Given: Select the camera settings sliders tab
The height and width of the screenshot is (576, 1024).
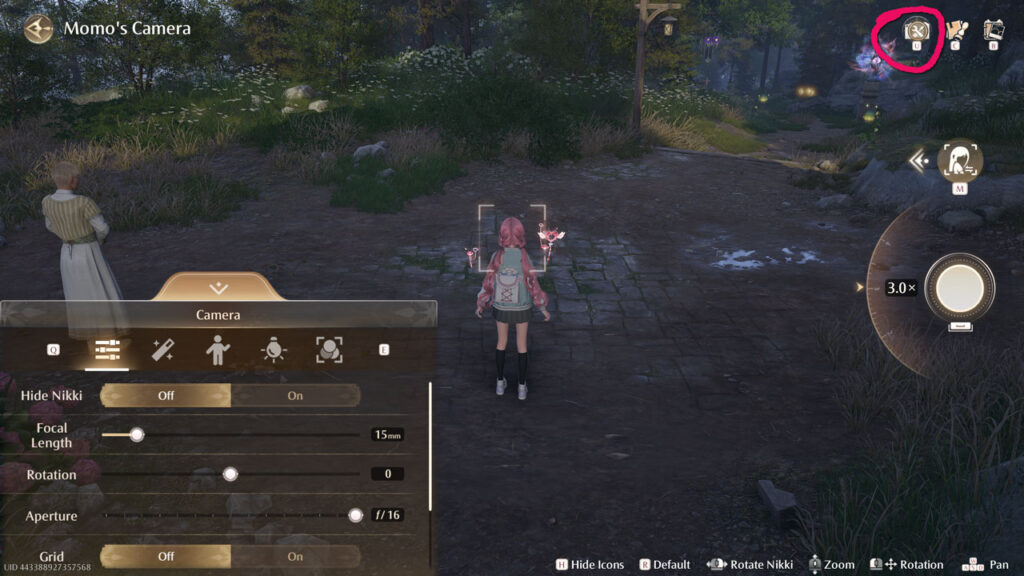Looking at the screenshot, I should 107,350.
